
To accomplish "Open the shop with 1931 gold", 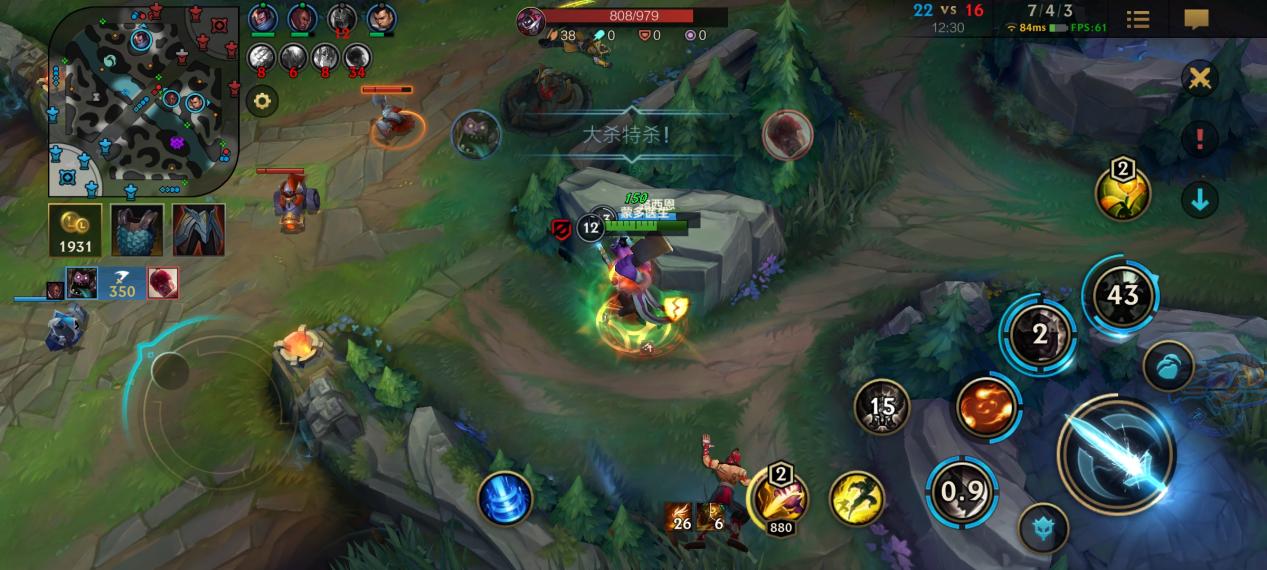I will tap(75, 230).
